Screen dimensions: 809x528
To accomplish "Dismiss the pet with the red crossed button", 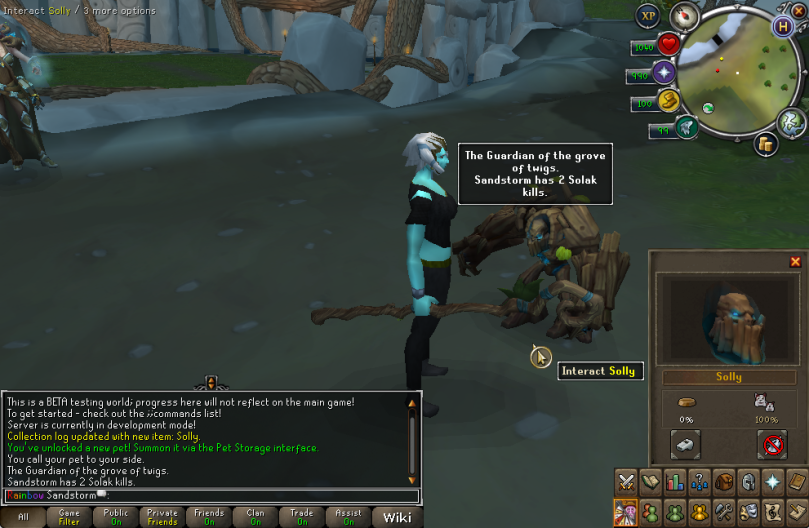I will (772, 443).
